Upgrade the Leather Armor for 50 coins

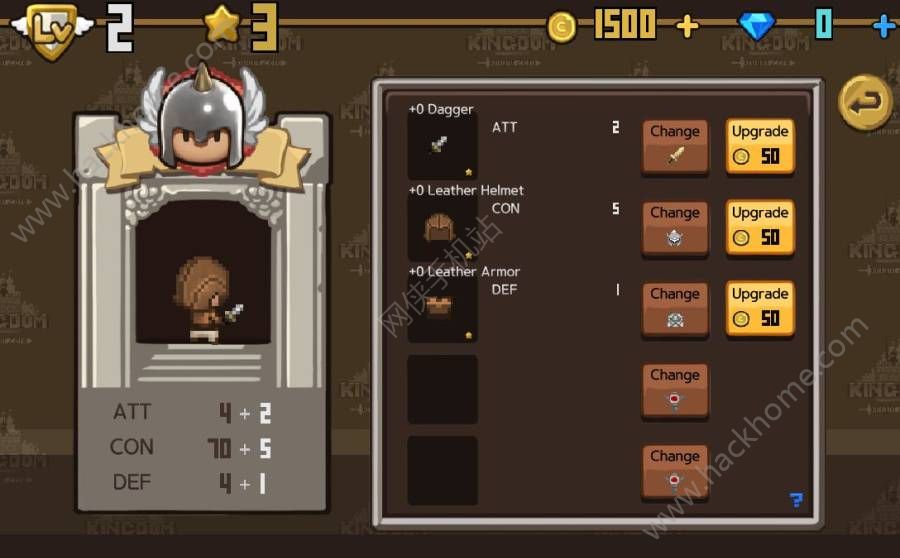(x=760, y=308)
